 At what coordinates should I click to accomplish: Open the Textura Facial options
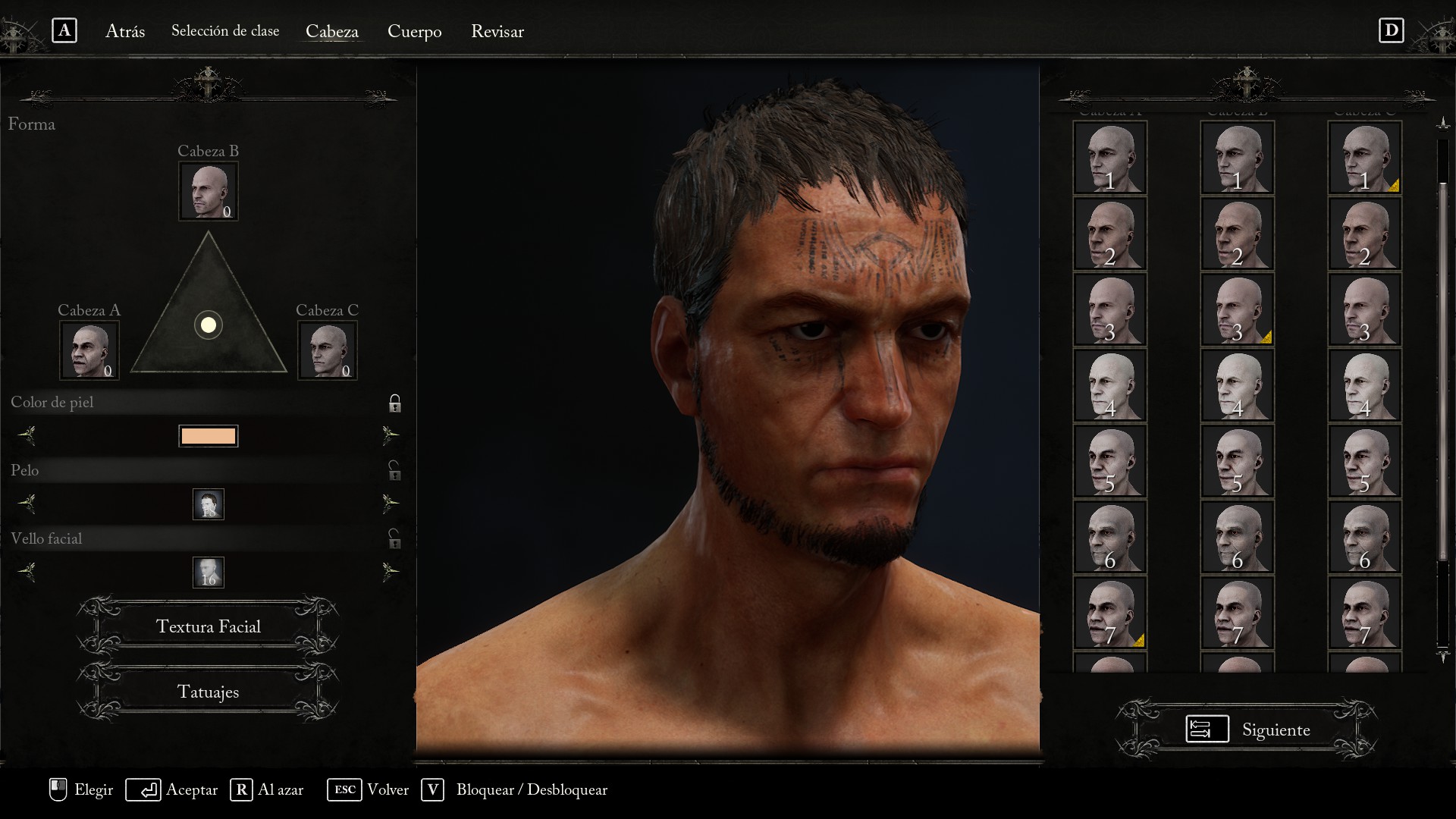coord(208,626)
